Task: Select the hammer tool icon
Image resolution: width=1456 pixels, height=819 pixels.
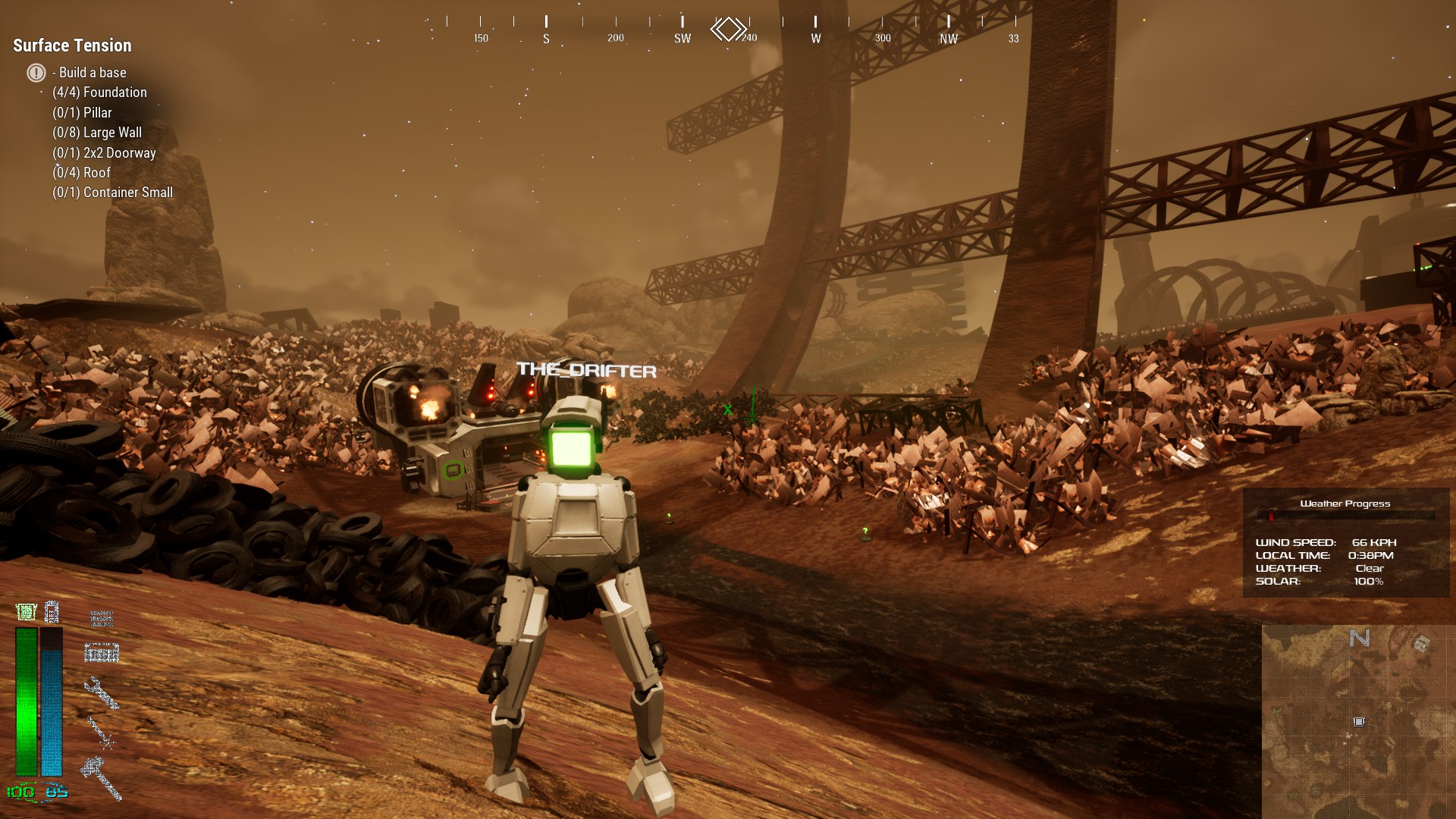Action: click(x=102, y=777)
